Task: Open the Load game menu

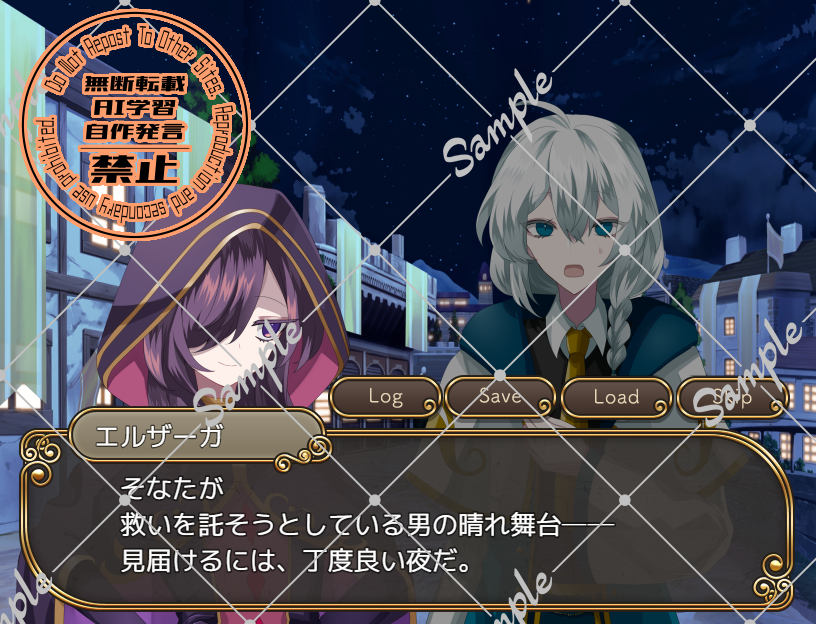Action: click(x=616, y=397)
